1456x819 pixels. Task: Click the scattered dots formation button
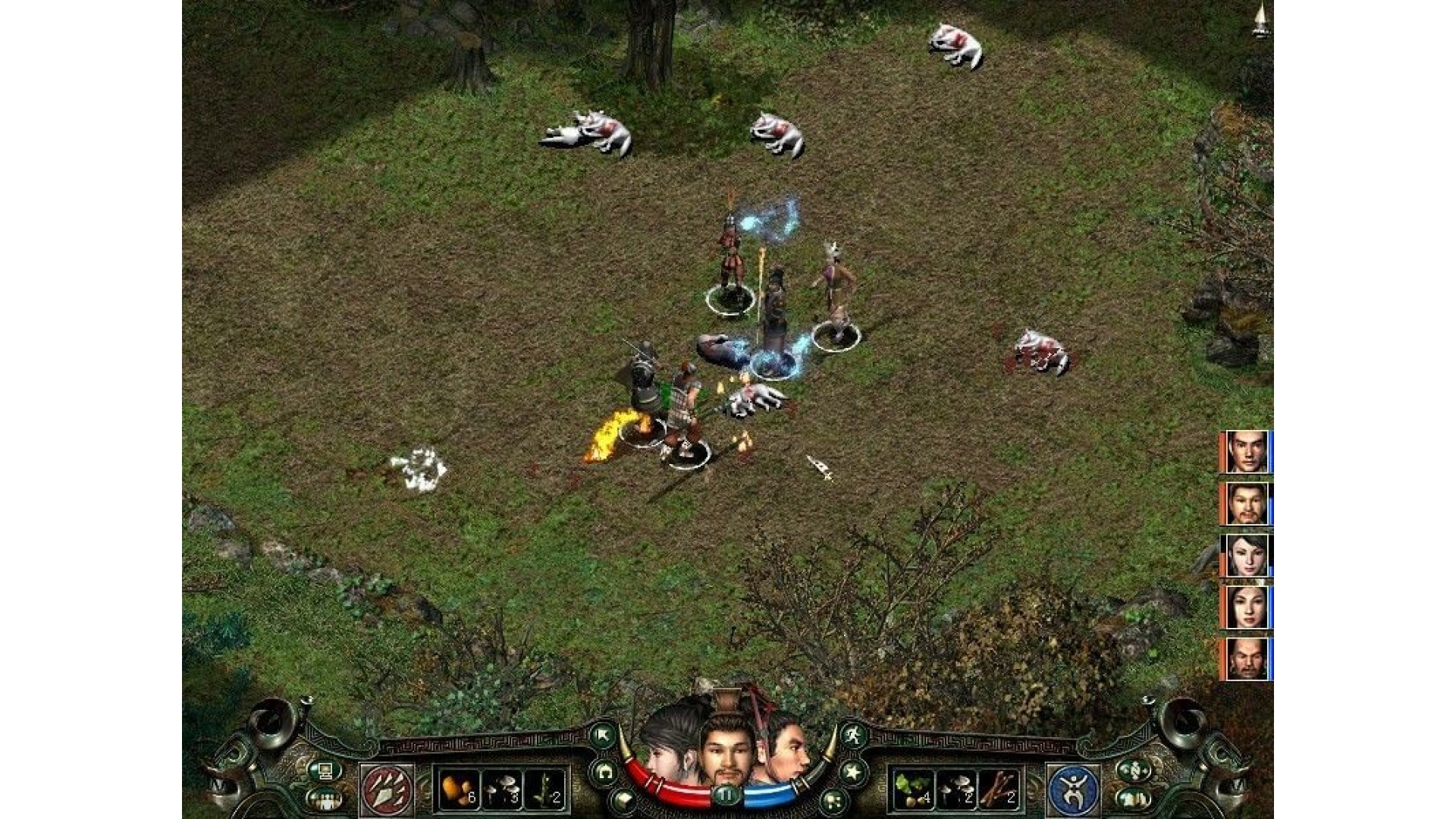coord(833,799)
